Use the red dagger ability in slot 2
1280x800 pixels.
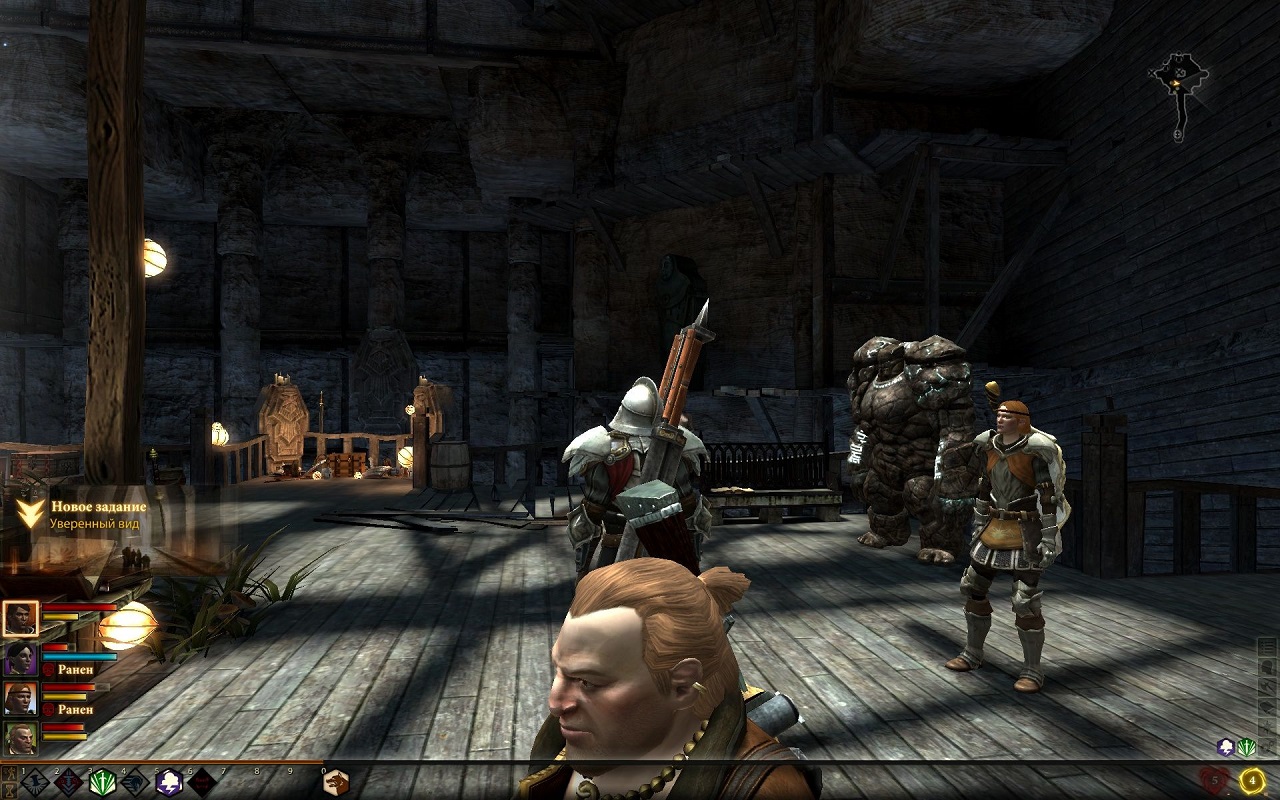tap(68, 782)
